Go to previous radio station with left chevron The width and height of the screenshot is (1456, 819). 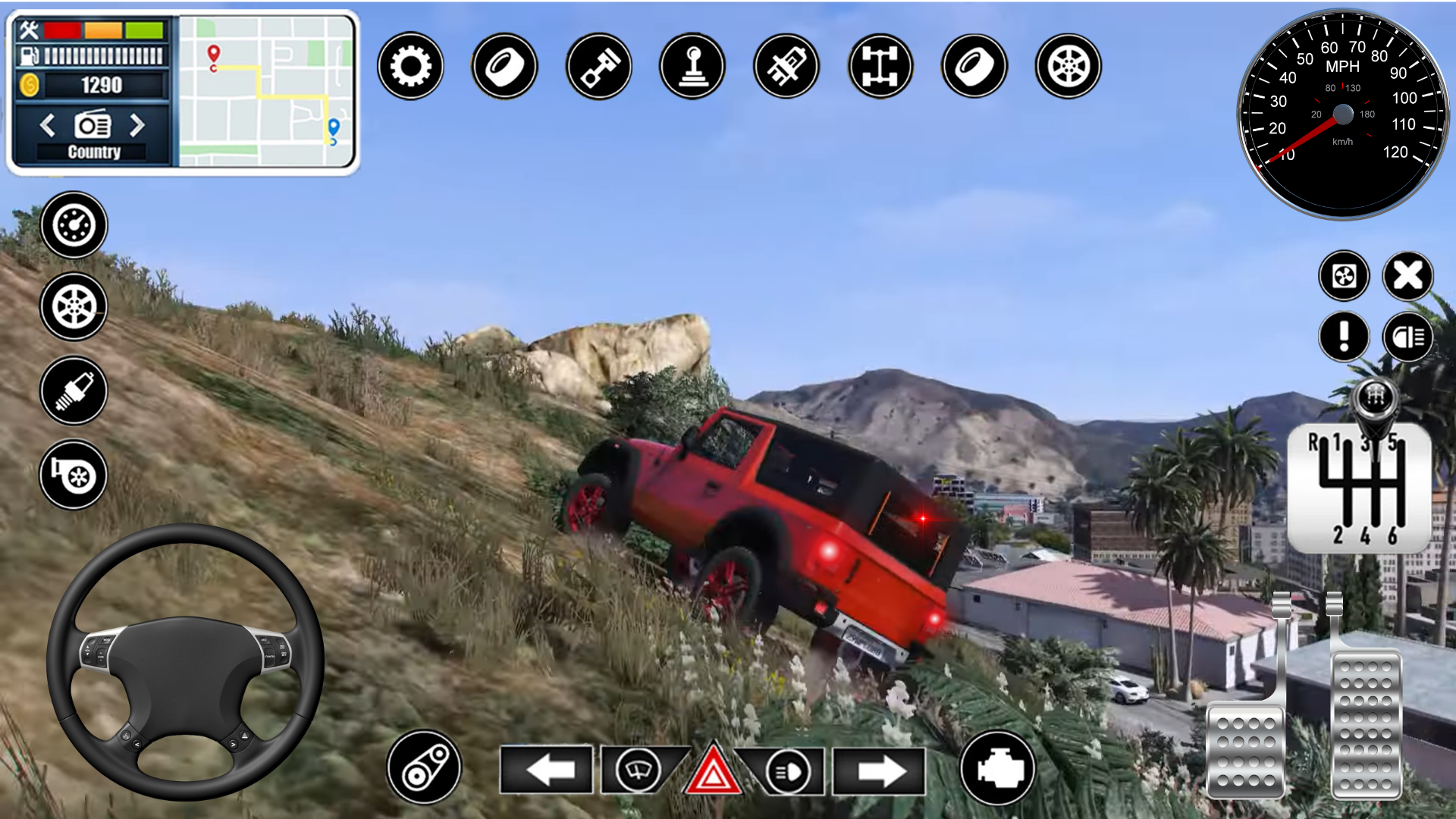(49, 127)
